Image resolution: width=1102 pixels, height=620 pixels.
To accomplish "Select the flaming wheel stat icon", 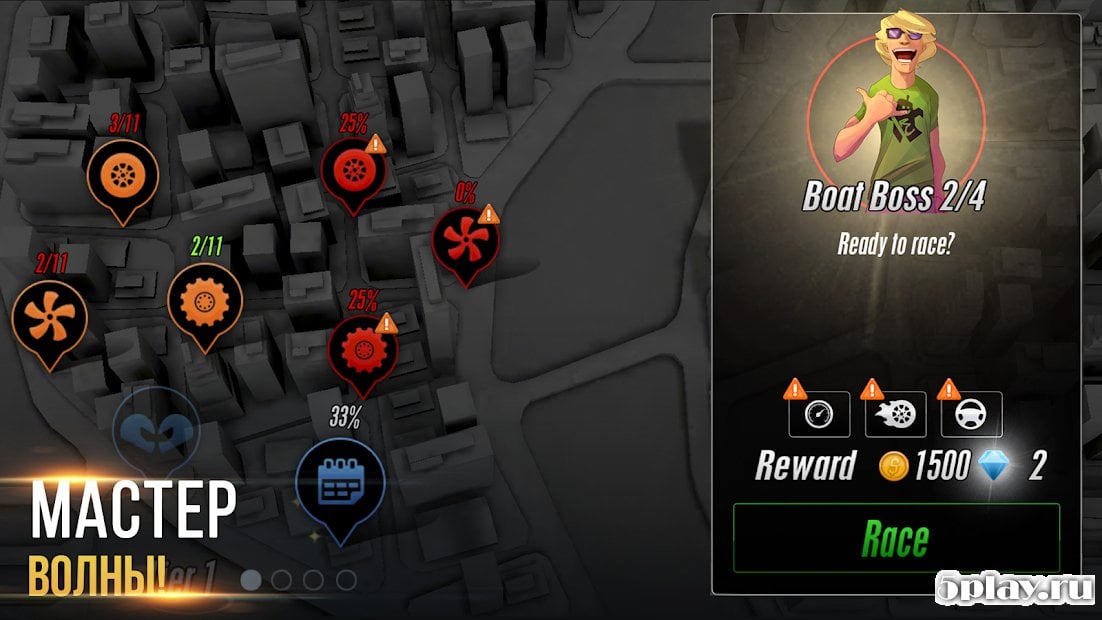I will click(x=895, y=413).
